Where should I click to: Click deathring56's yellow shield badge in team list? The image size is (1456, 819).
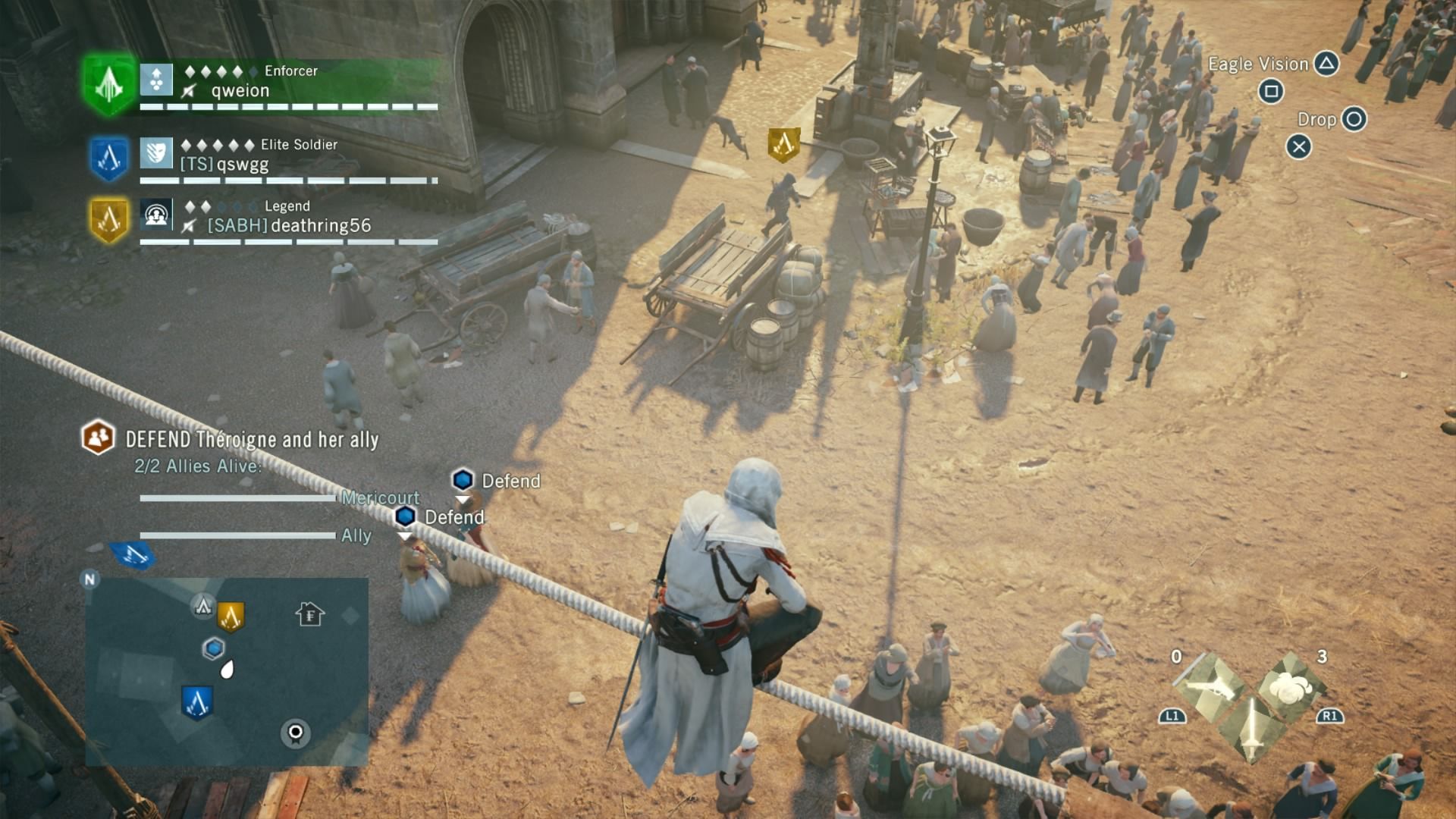(x=109, y=220)
